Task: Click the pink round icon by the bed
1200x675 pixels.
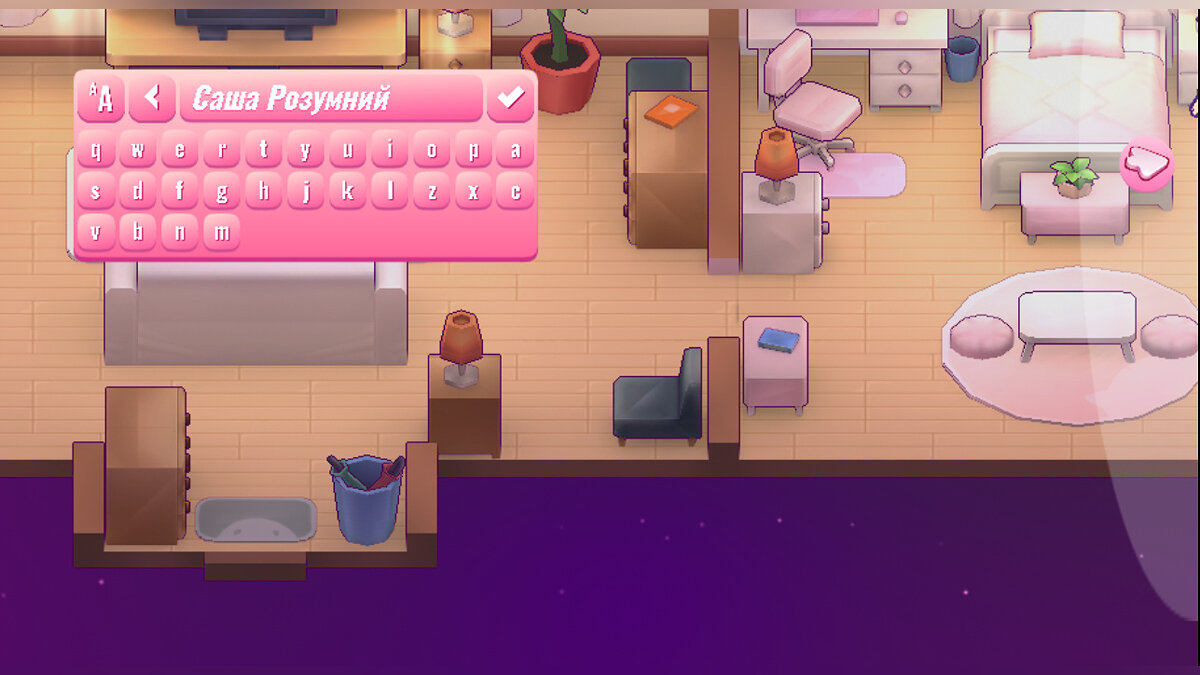Action: click(1146, 162)
